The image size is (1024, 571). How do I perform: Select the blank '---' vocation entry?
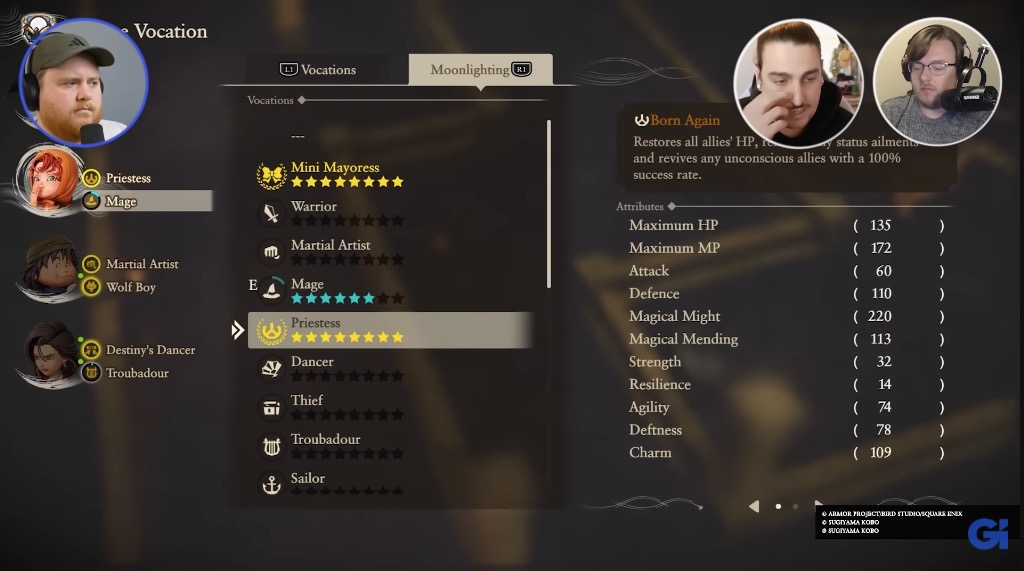pyautogui.click(x=298, y=136)
